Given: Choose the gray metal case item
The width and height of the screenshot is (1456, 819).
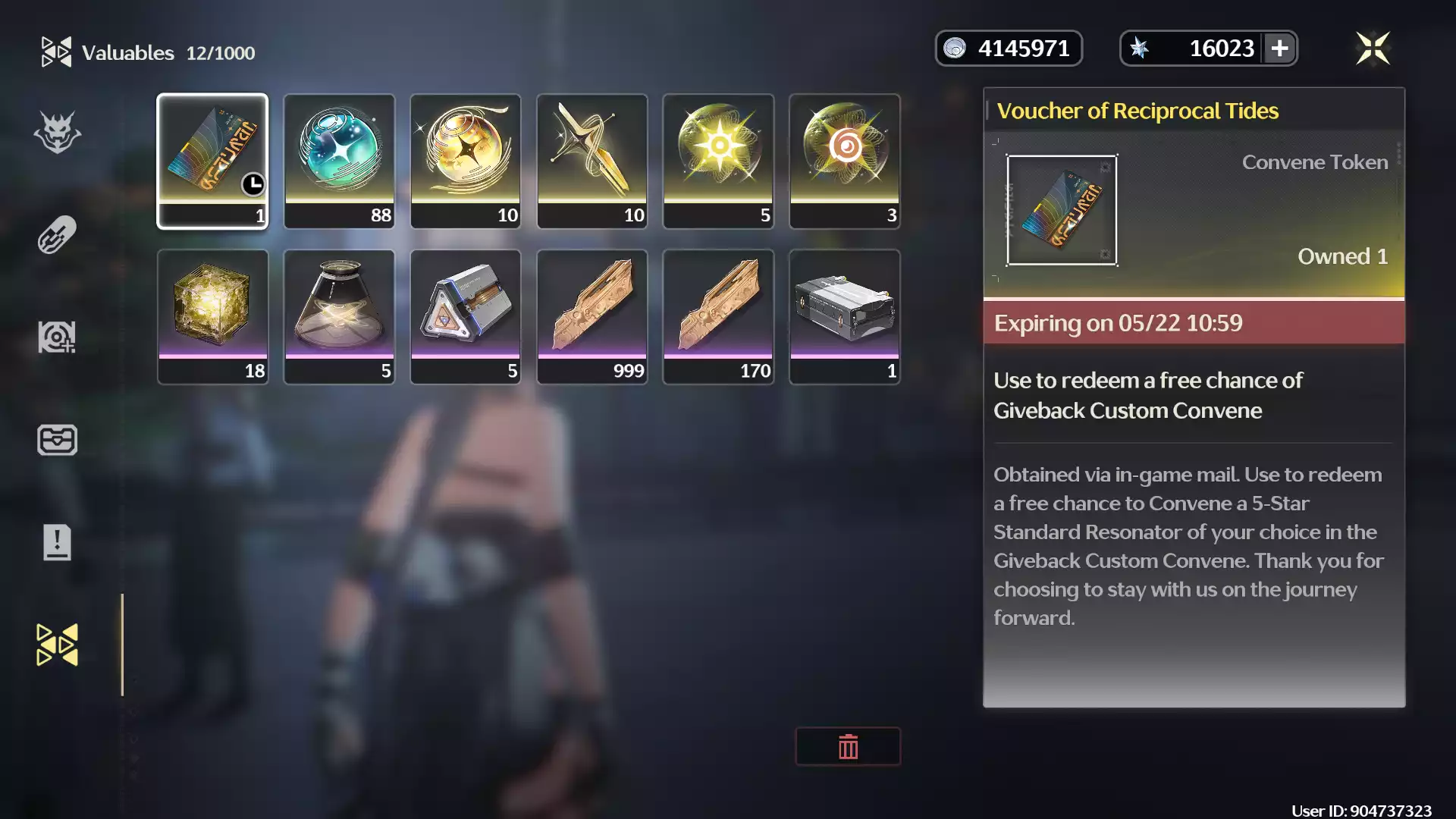Looking at the screenshot, I should [x=845, y=316].
